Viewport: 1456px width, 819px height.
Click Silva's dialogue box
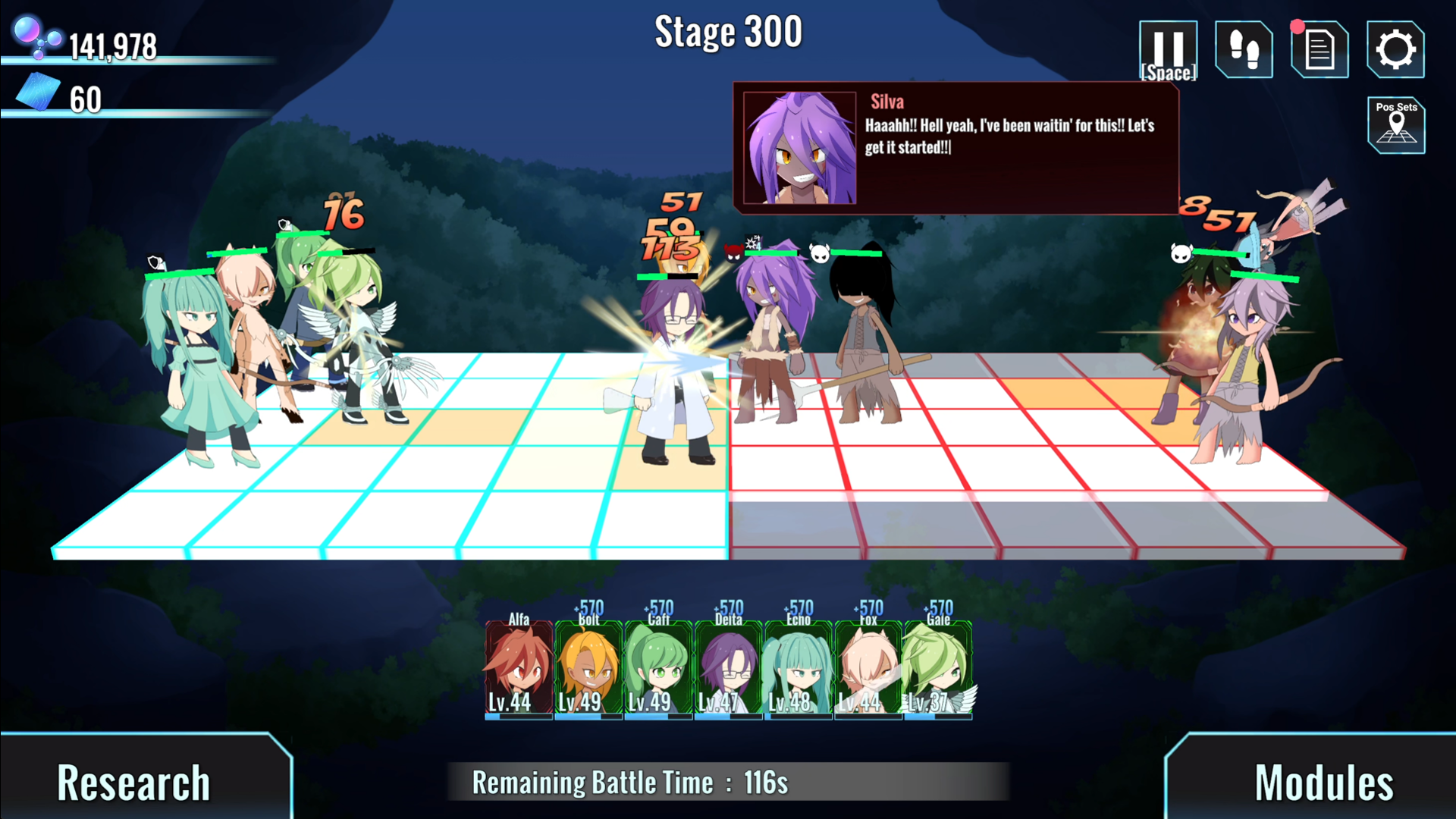[x=955, y=148]
